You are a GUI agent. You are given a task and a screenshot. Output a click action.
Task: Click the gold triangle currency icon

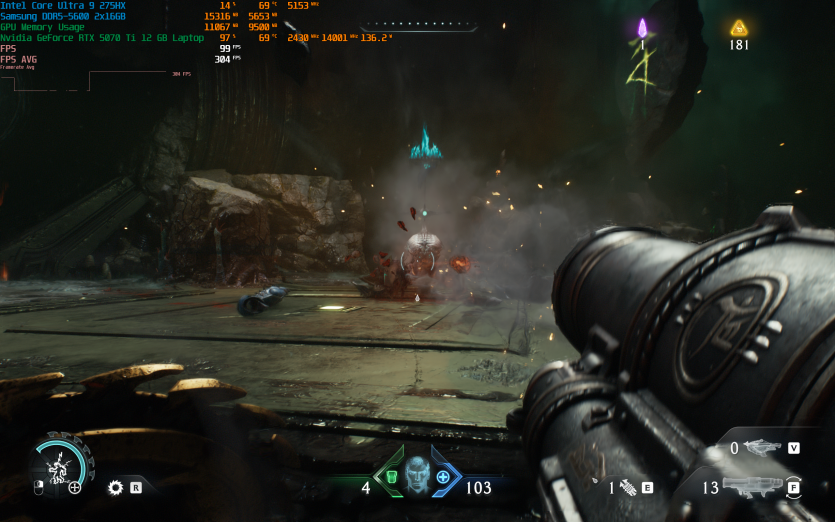click(x=739, y=28)
